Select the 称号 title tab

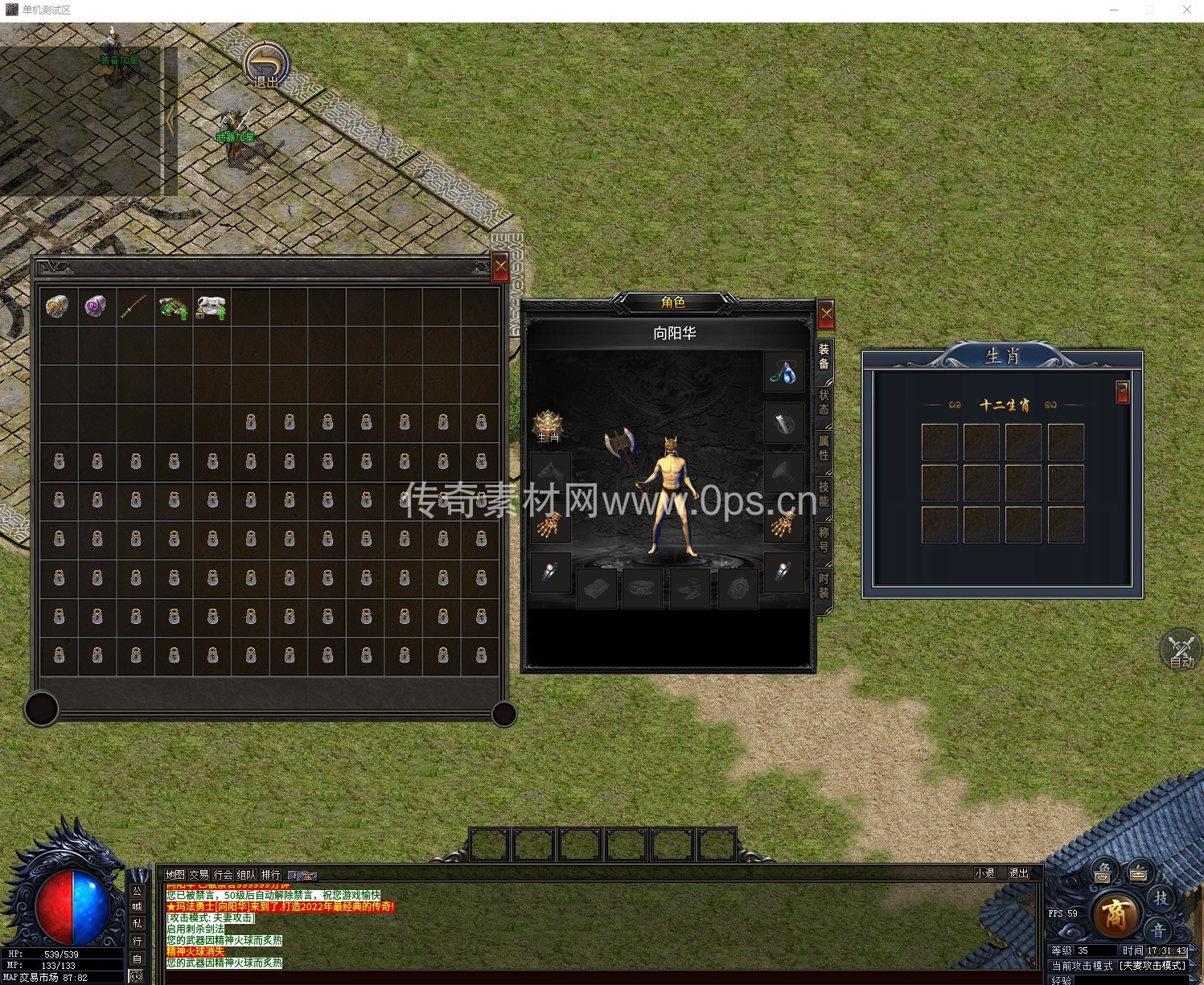point(824,540)
